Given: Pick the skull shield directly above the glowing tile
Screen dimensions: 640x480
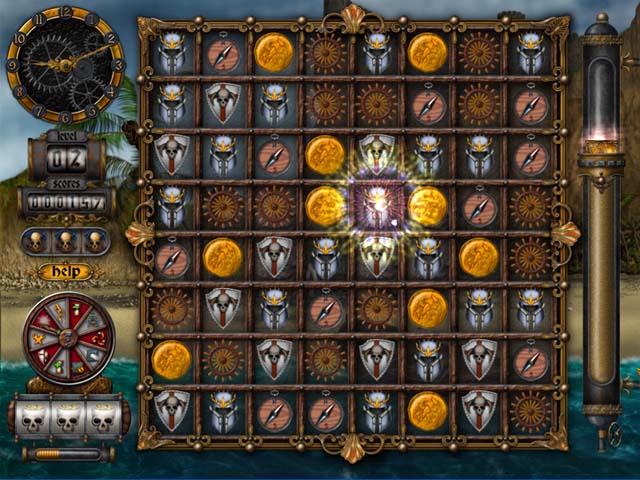Looking at the screenshot, I should click(377, 154).
